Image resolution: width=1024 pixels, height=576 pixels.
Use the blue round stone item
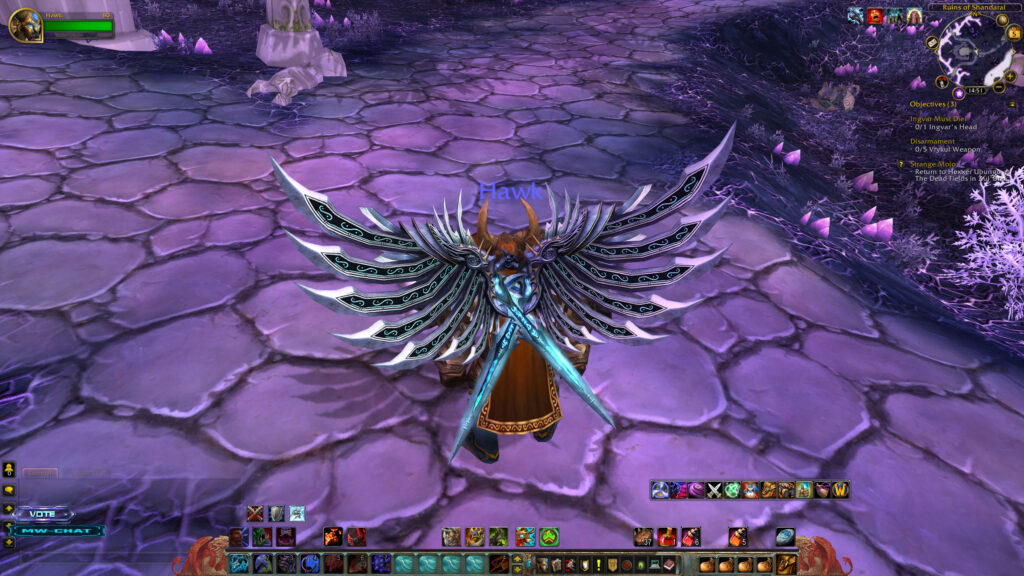785,536
